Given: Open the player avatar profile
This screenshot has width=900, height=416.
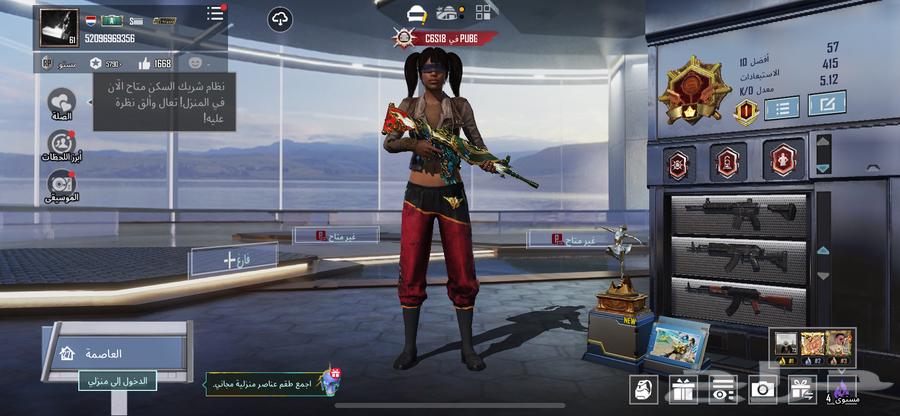Looking at the screenshot, I should (x=58, y=27).
